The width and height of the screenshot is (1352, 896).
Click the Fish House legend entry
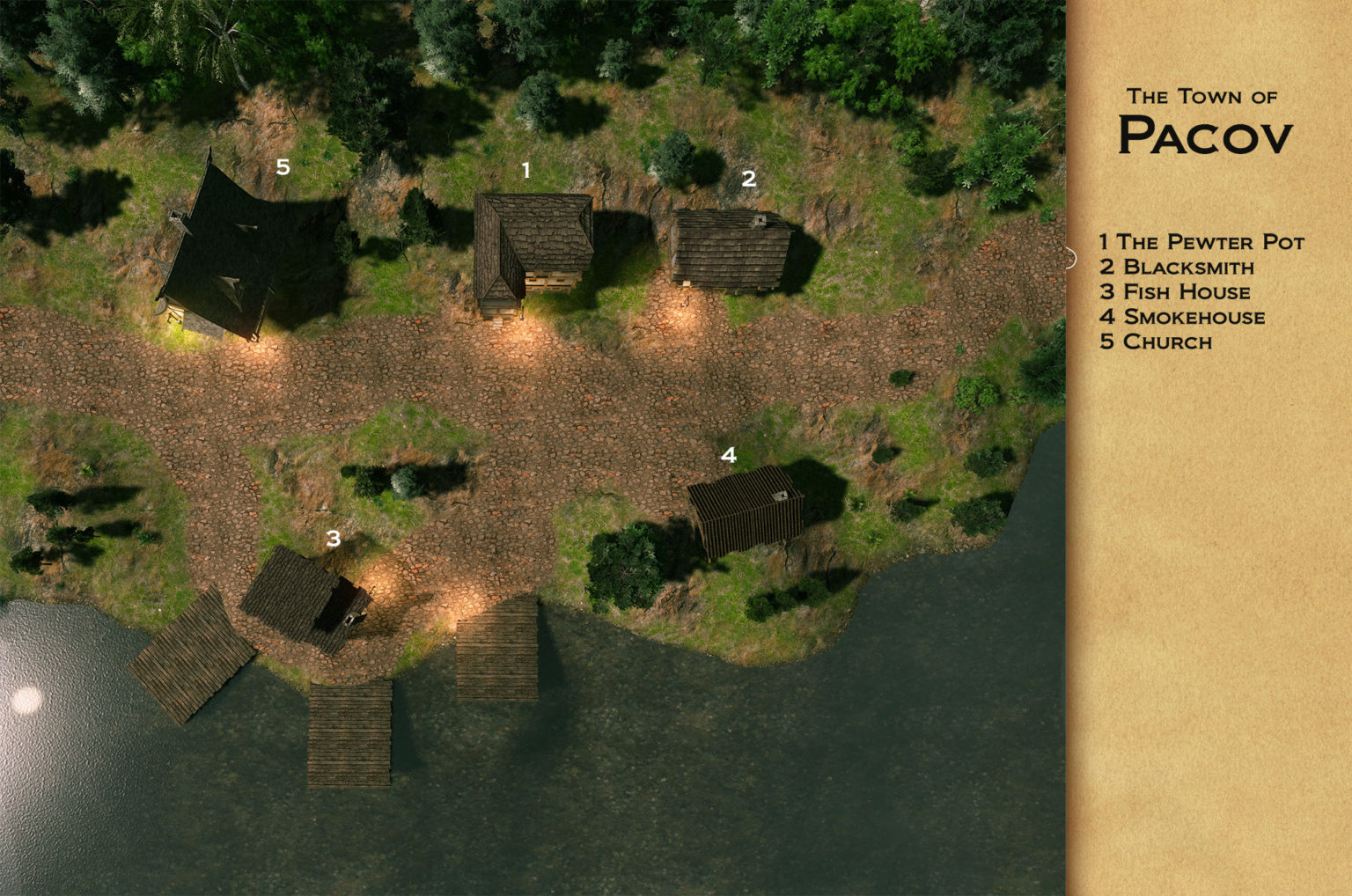1175,291
